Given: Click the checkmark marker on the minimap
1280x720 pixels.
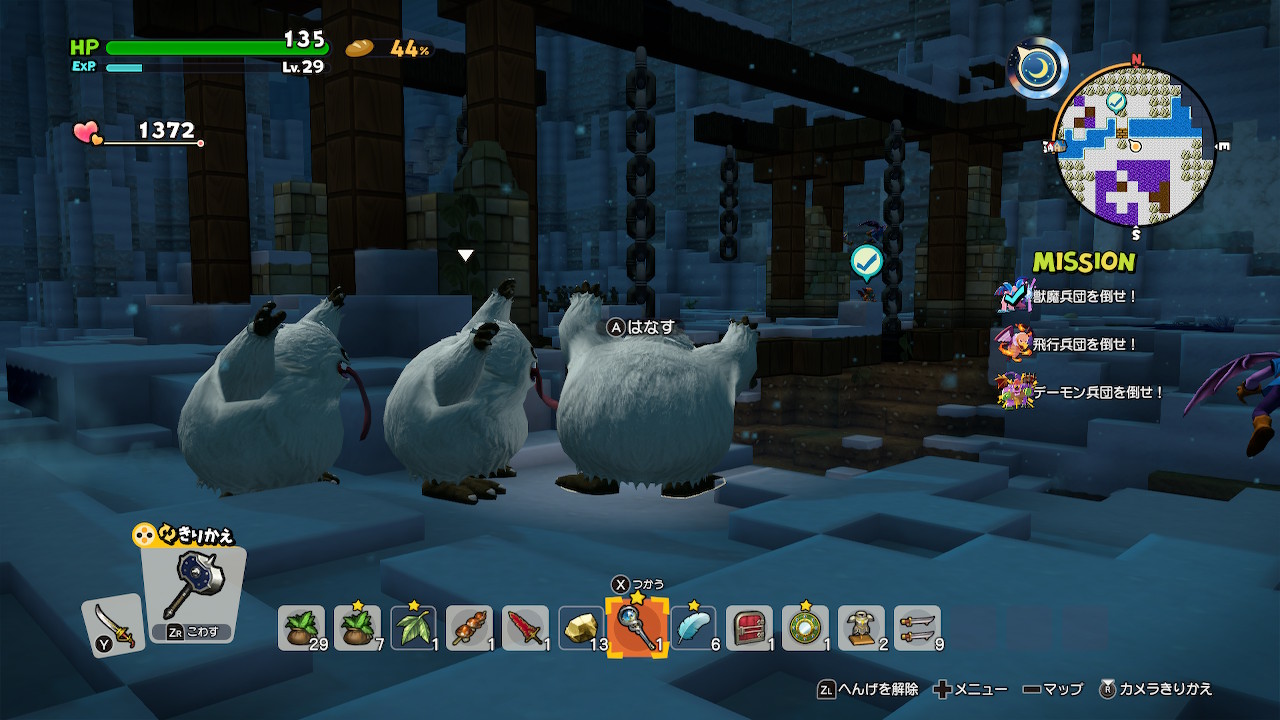Looking at the screenshot, I should click(1116, 101).
